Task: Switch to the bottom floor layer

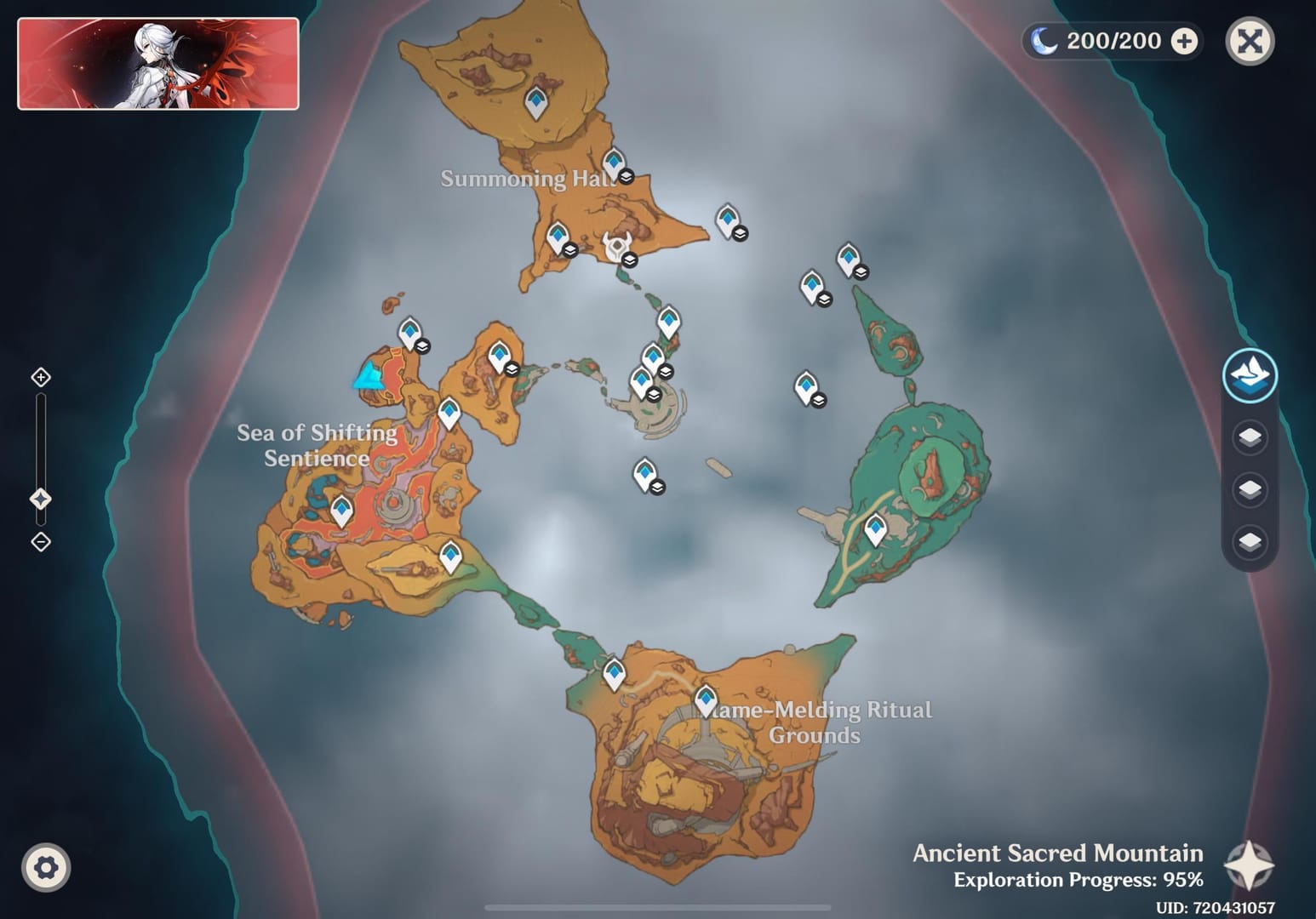Action: coord(1250,538)
